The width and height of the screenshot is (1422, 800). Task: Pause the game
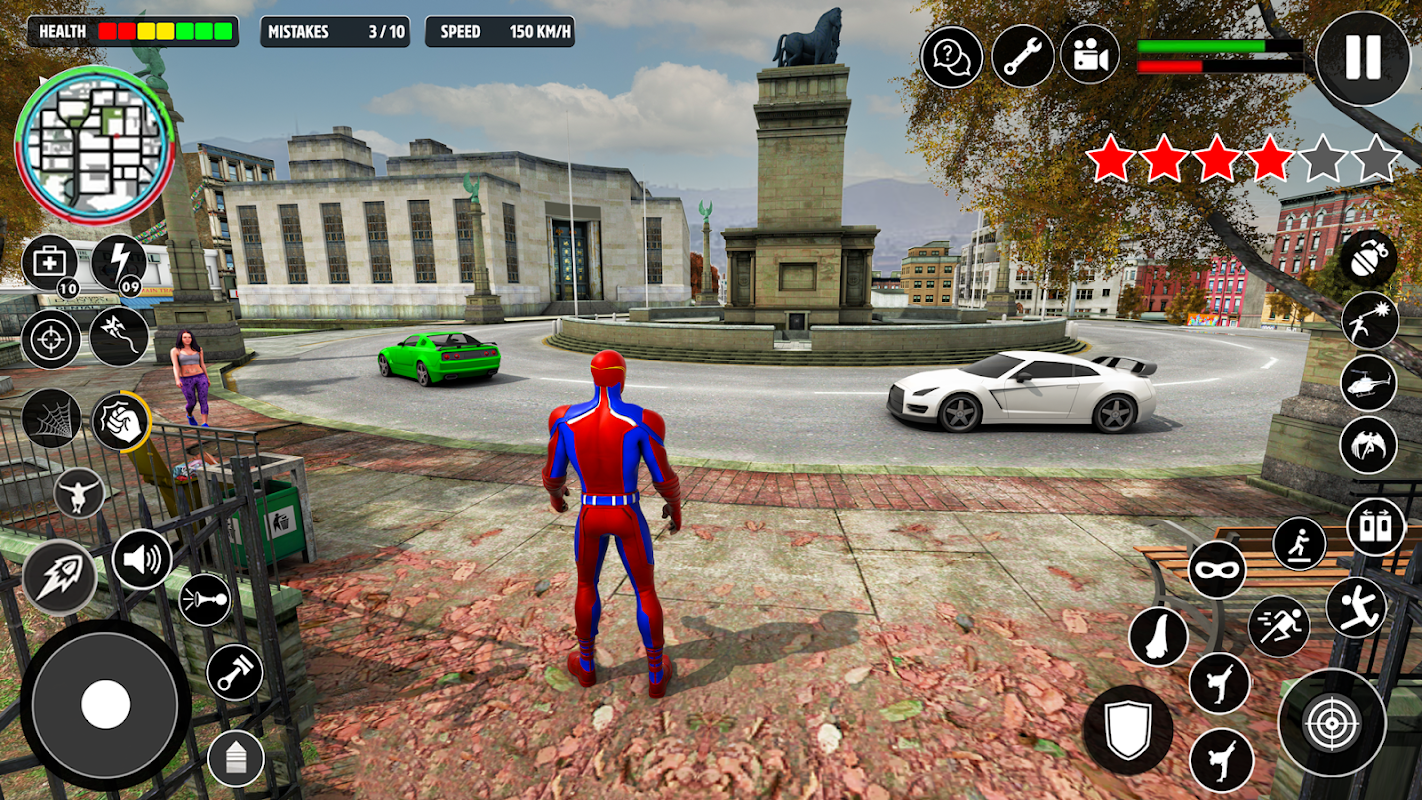pos(1362,58)
